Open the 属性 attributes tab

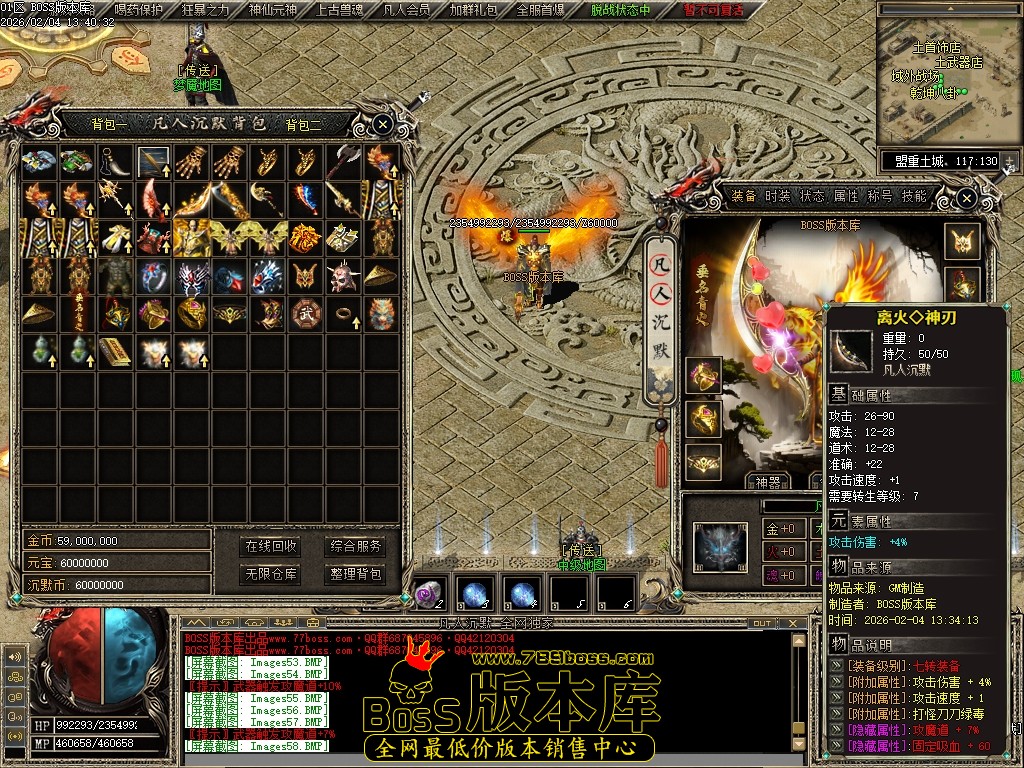tap(845, 196)
